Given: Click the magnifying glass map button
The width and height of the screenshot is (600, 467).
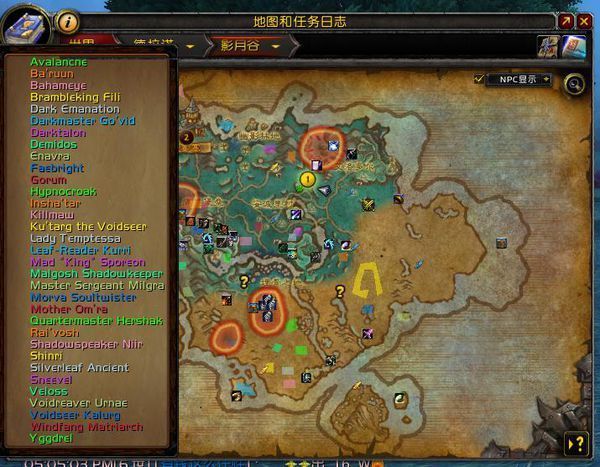Looking at the screenshot, I should coord(574,84).
